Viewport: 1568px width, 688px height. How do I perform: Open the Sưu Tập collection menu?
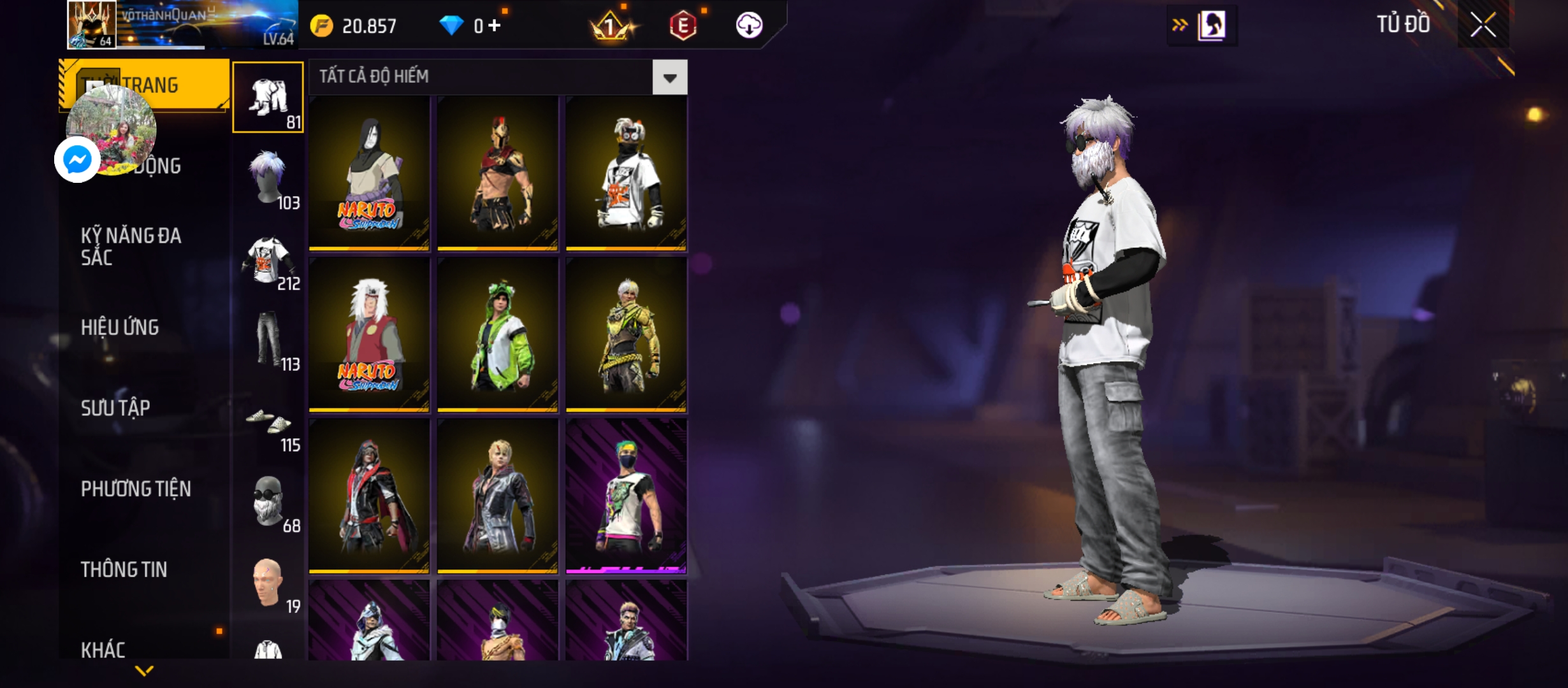tap(115, 408)
